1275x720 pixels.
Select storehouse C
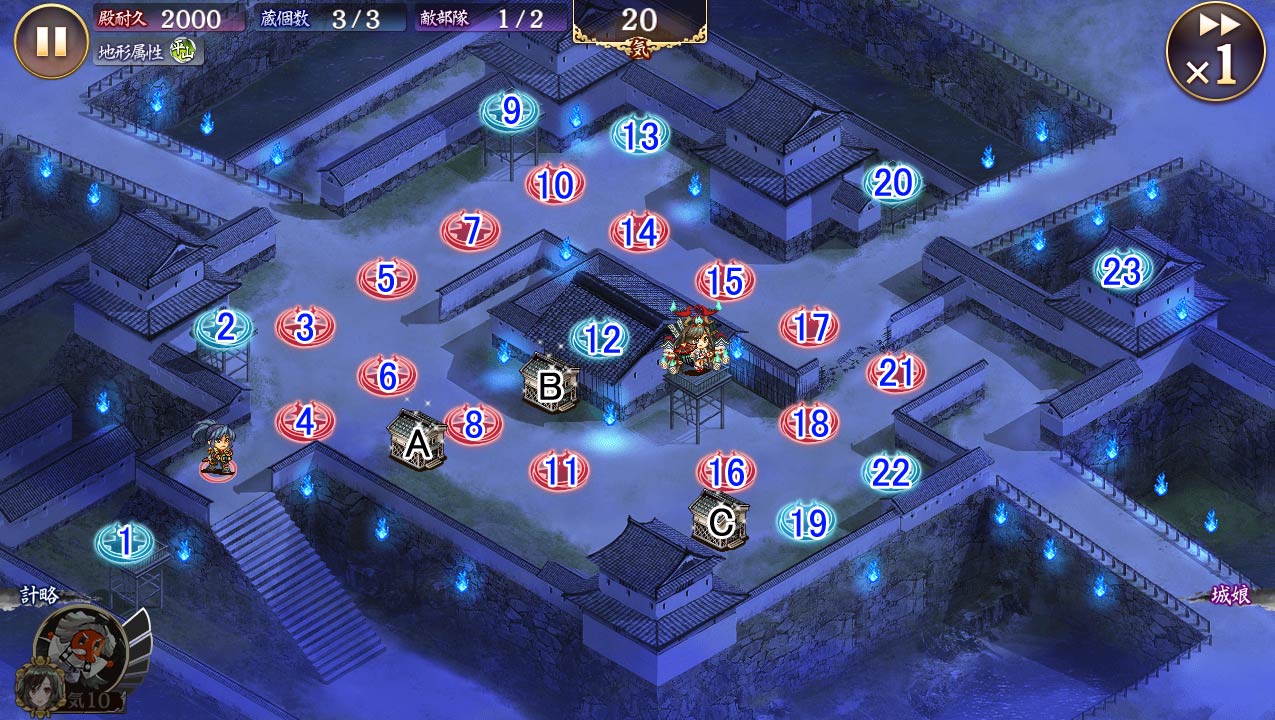720,520
